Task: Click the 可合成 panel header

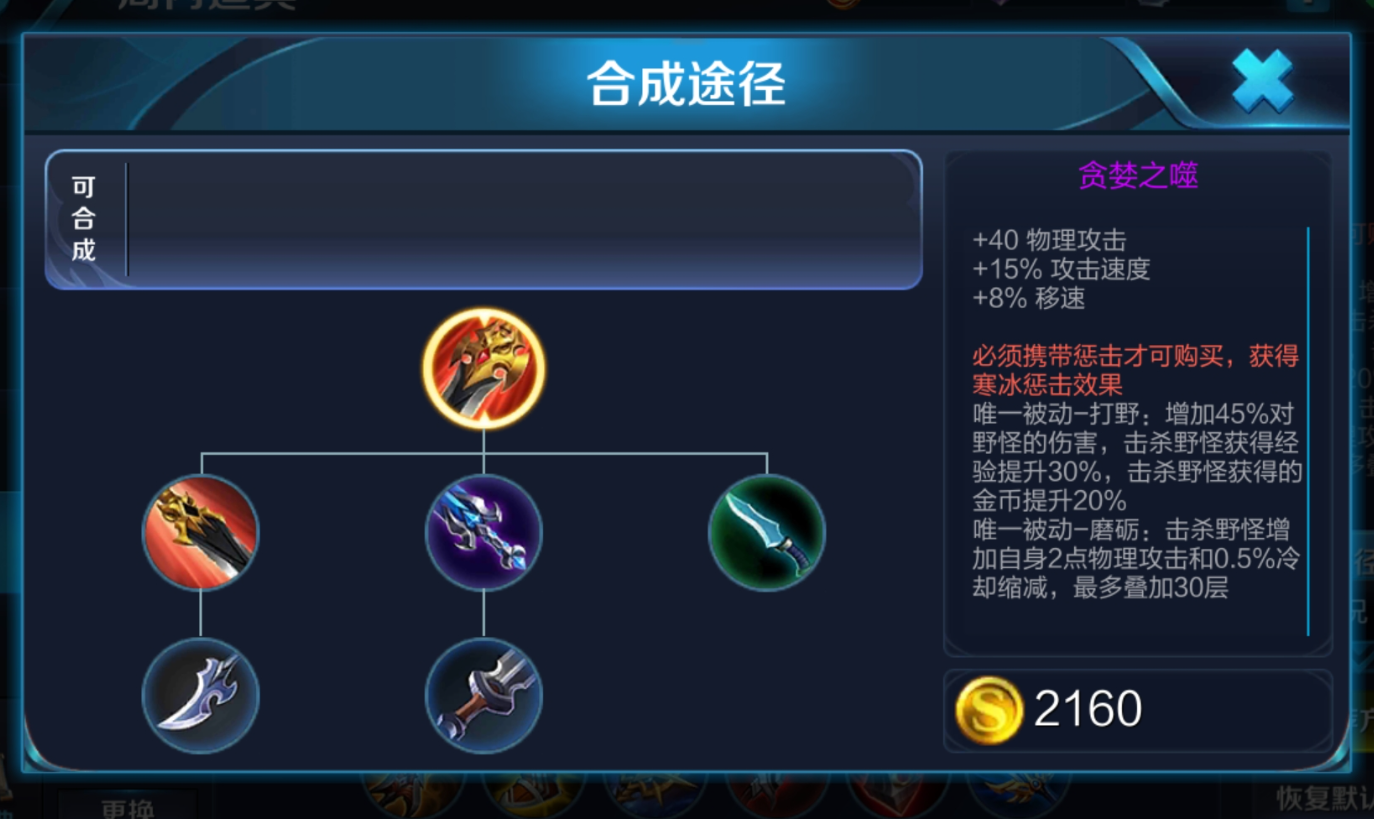Action: click(83, 218)
